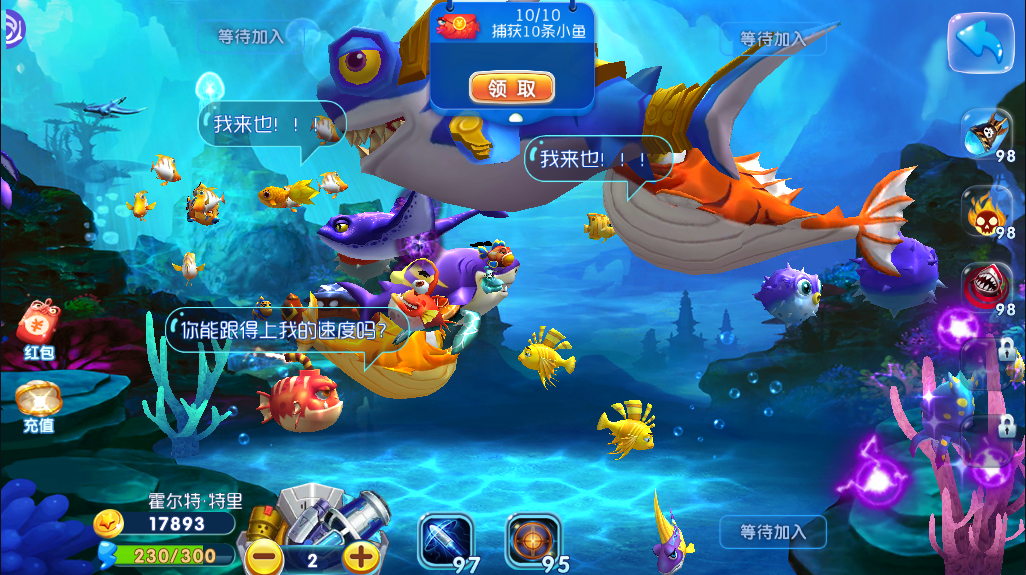The width and height of the screenshot is (1026, 575).
Task: Activate the blue torpedo skill
Action: (445, 540)
